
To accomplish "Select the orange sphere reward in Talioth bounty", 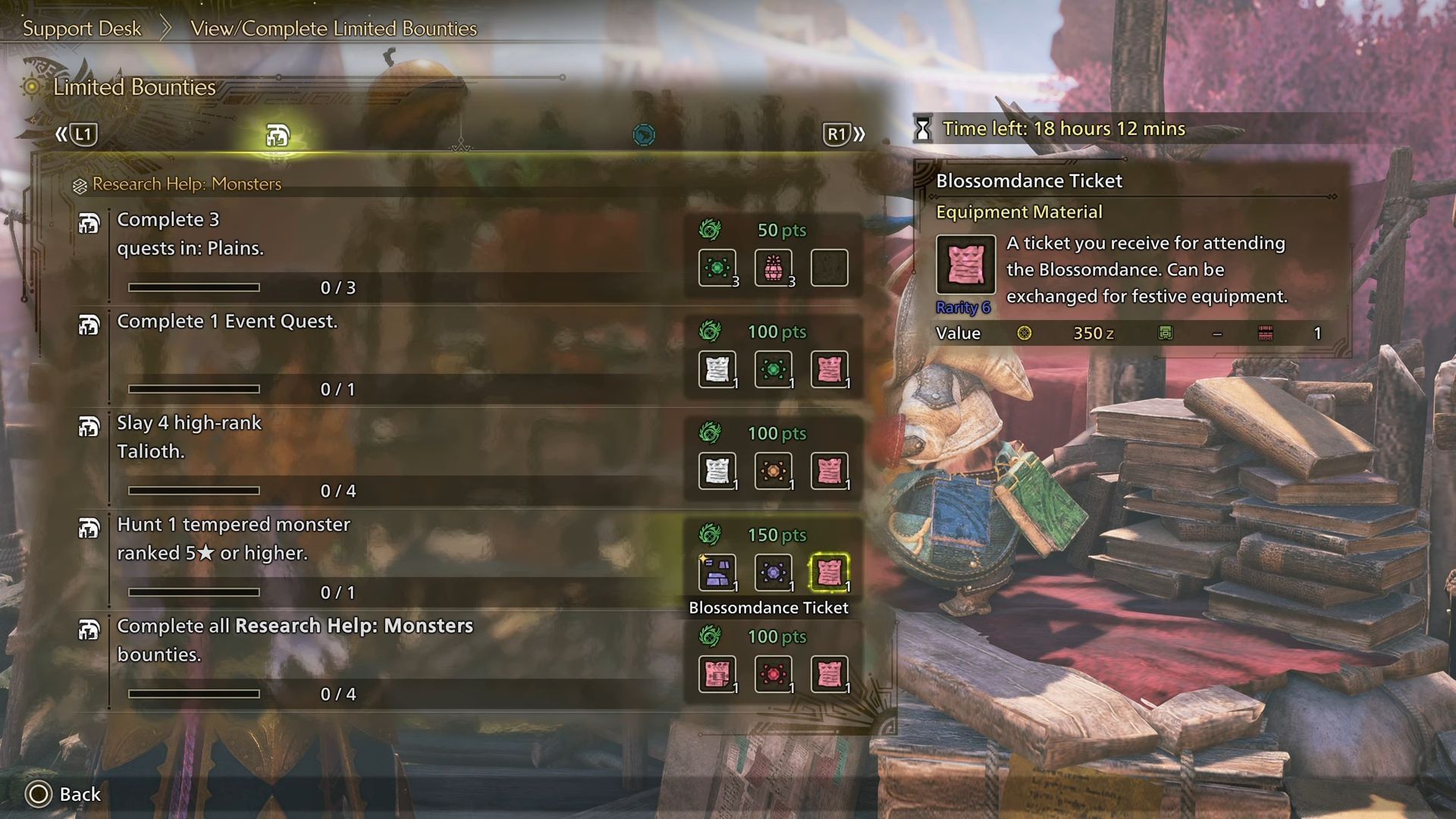I will click(x=773, y=471).
